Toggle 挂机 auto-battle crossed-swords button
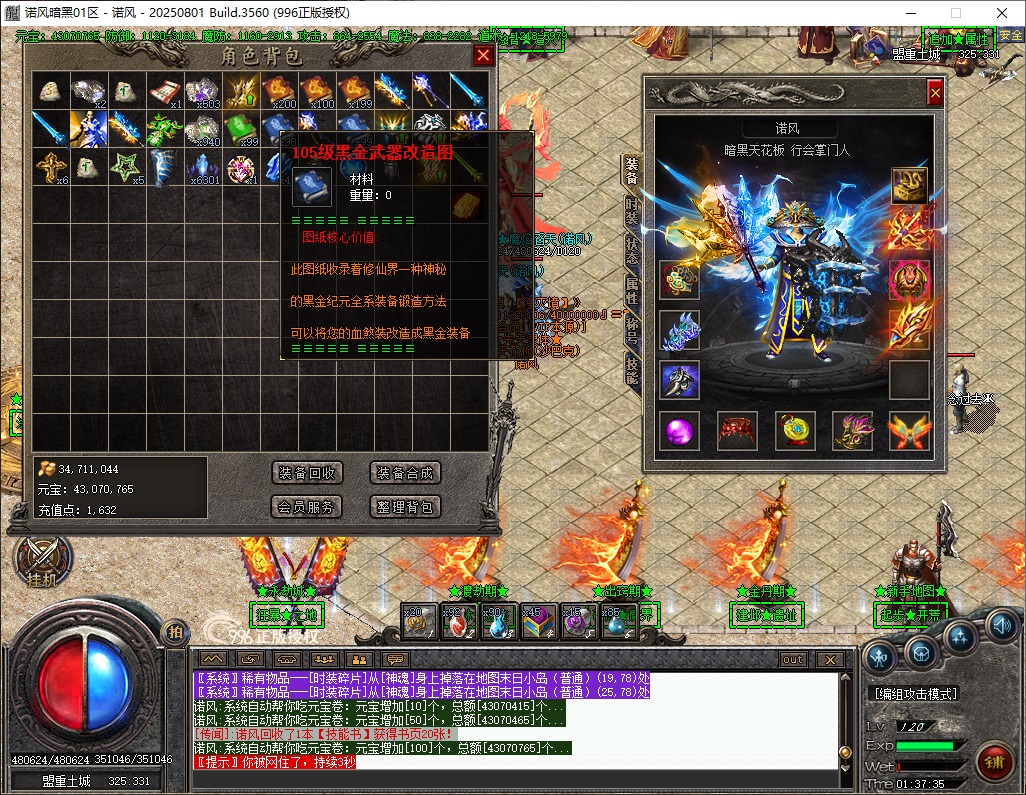1026x795 pixels. click(43, 559)
